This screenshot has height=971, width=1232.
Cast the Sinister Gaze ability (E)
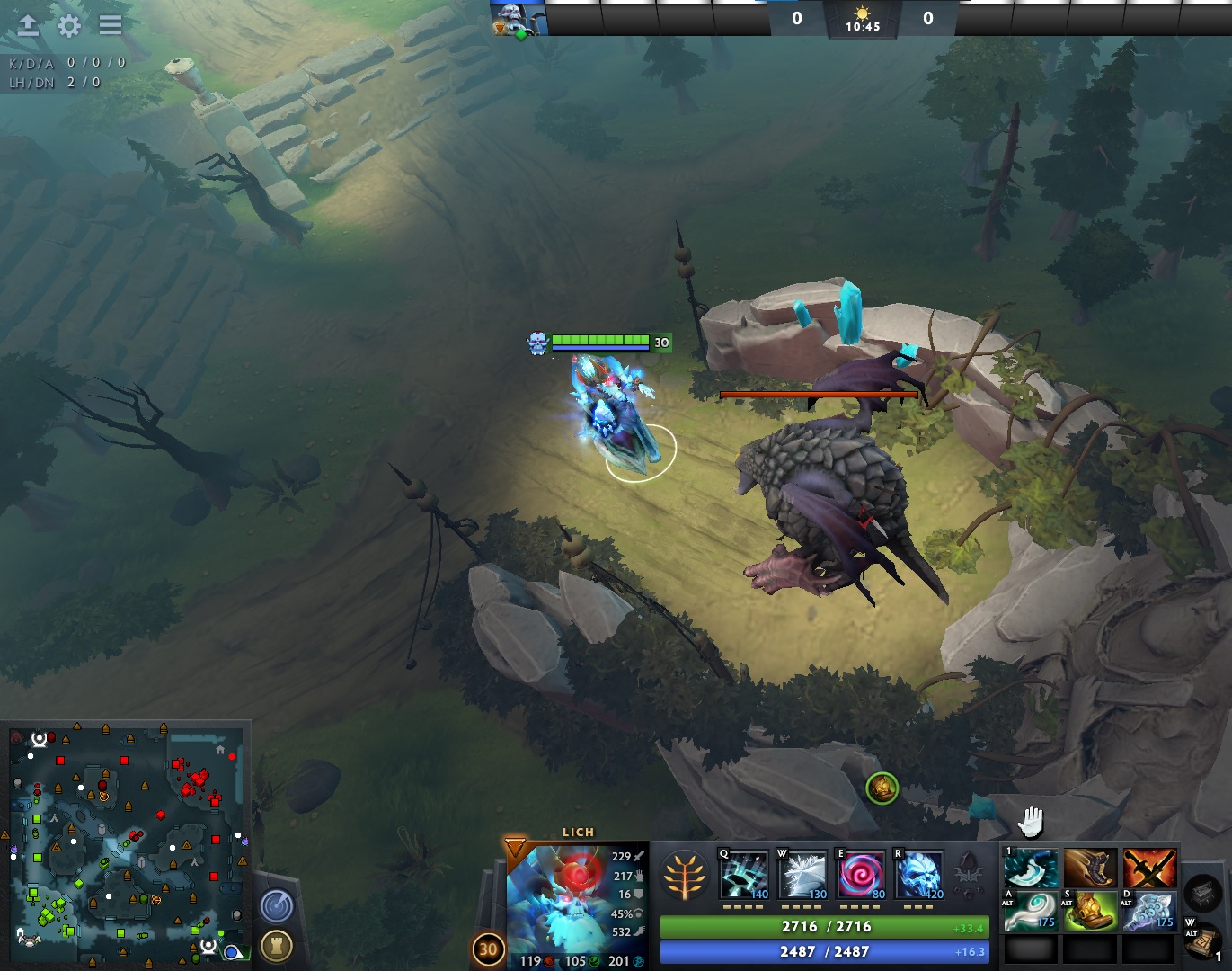861,874
